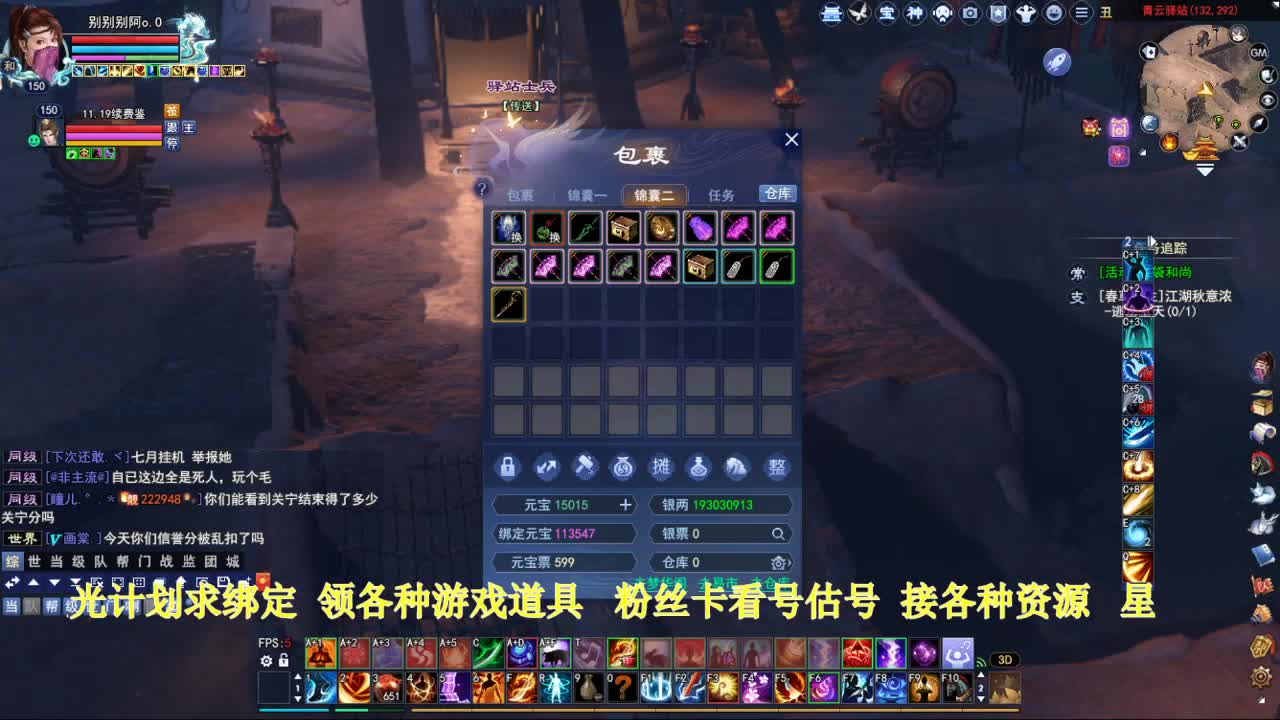Open the 神 icon in the top-right toolbar
The width and height of the screenshot is (1280, 720).
point(915,14)
